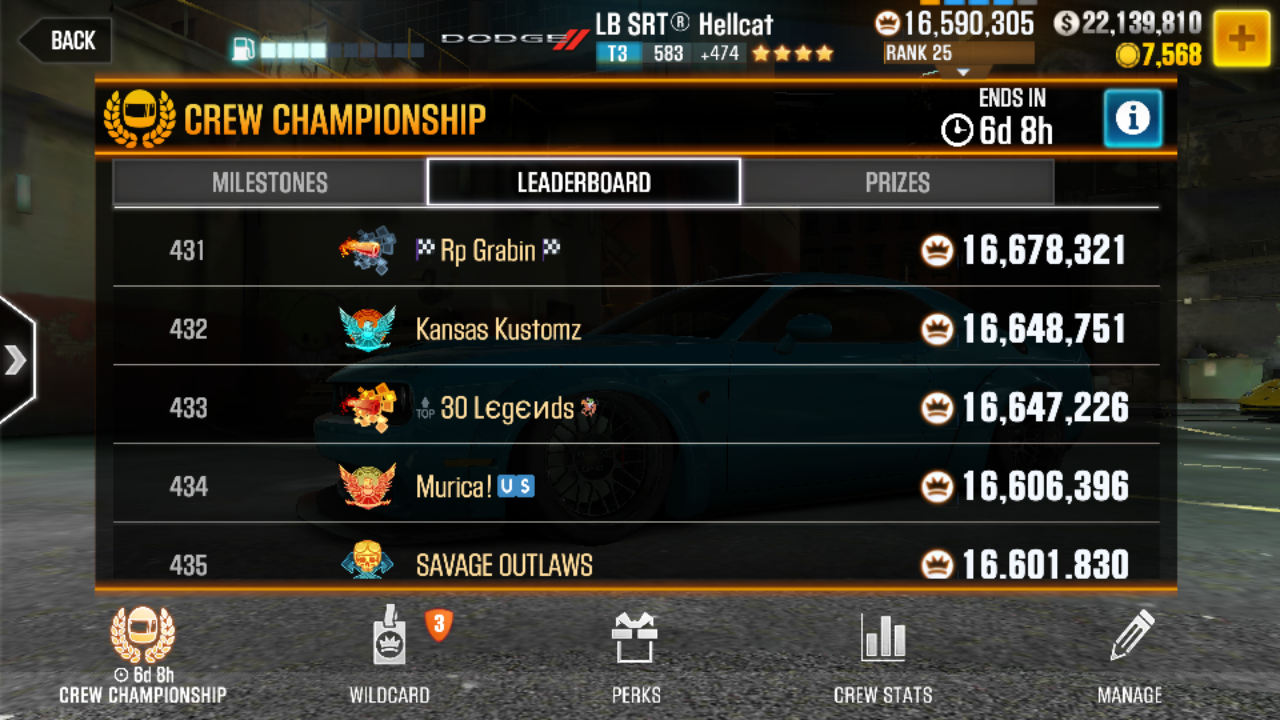Tap the Murica! crew eagle emblem
The image size is (1280, 720).
pyautogui.click(x=368, y=486)
